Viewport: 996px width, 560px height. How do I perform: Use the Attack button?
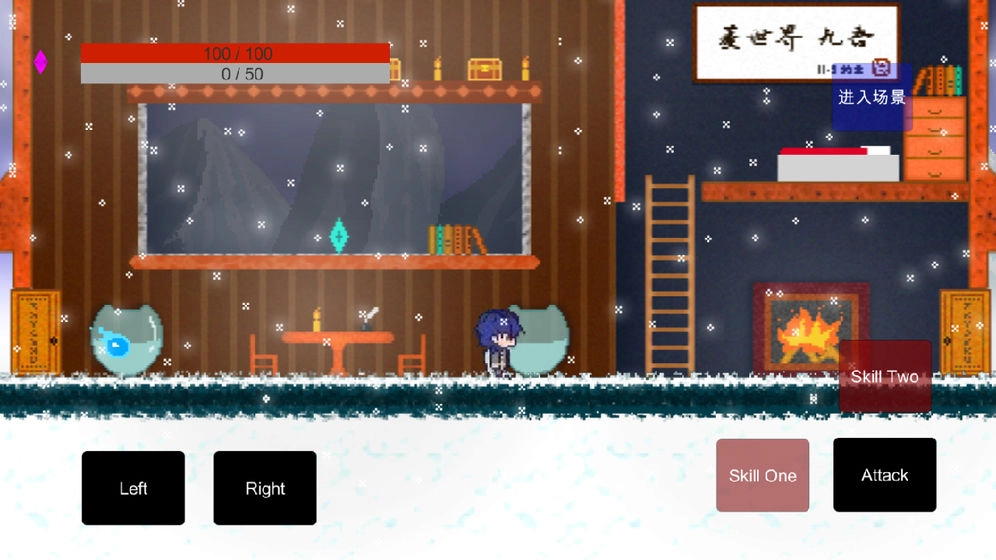(x=885, y=475)
